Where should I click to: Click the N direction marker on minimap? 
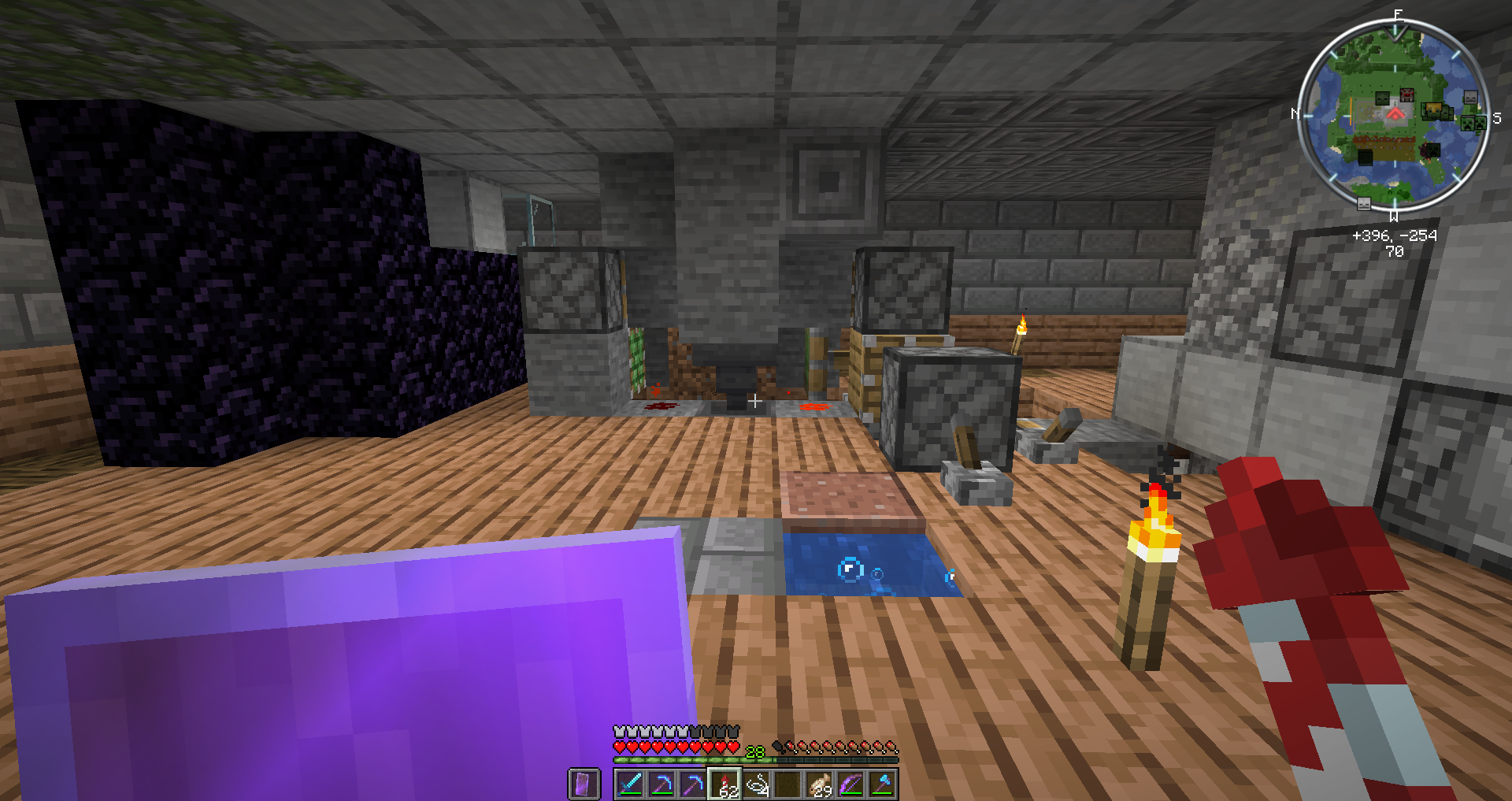coord(1295,113)
